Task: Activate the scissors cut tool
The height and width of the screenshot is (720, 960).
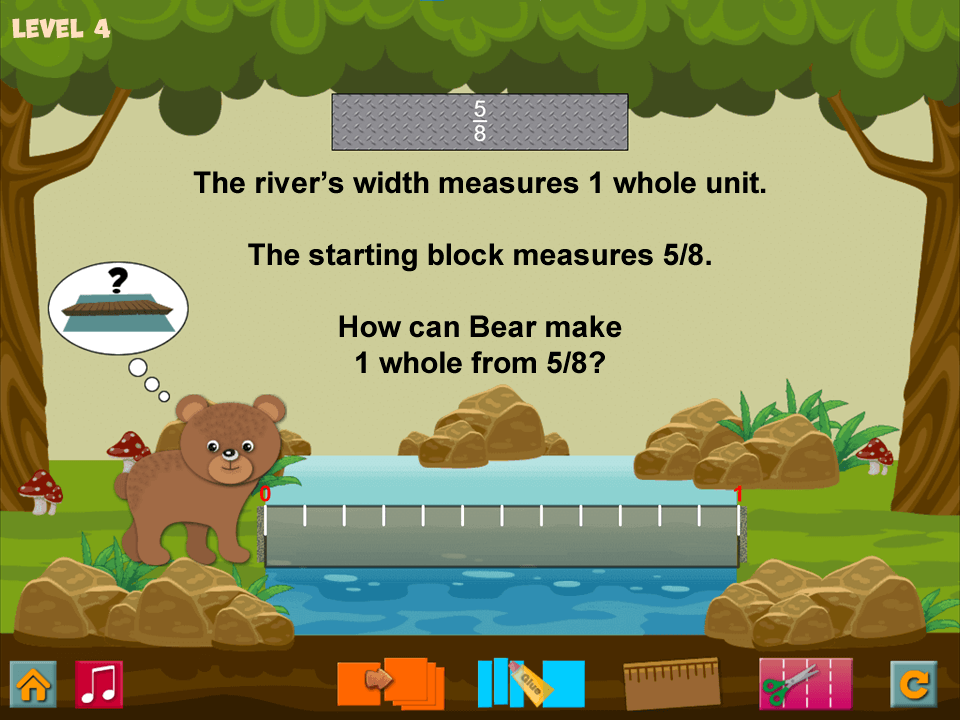Action: tap(805, 684)
